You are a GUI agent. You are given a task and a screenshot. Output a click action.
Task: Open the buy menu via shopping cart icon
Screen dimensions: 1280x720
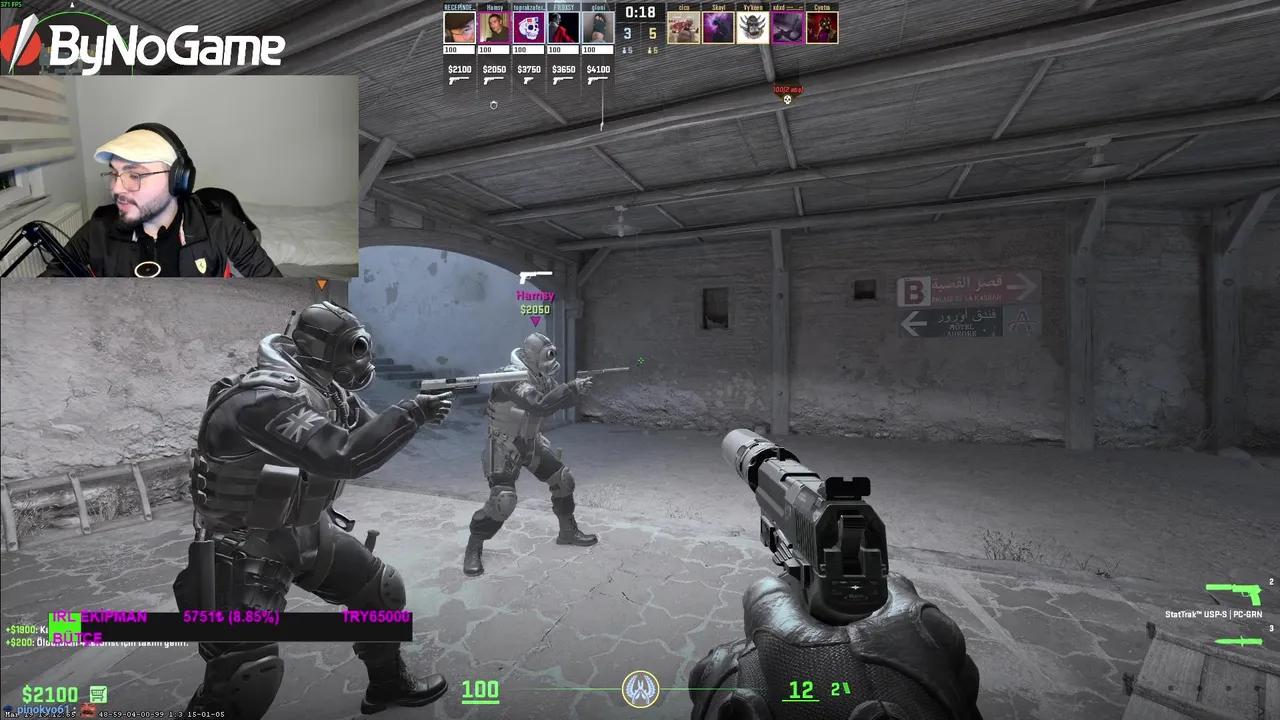click(98, 693)
